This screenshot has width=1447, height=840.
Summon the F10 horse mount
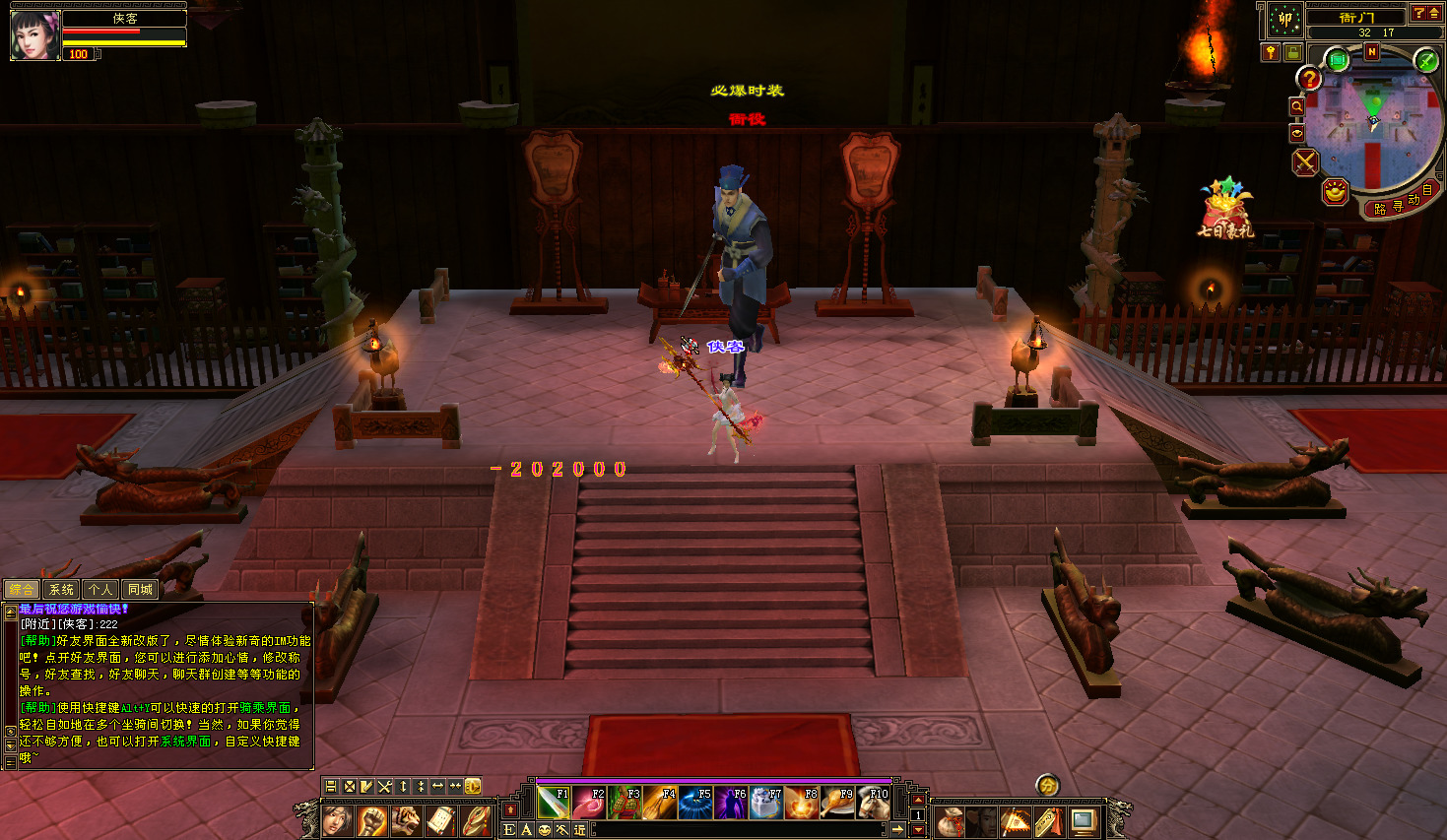tap(873, 804)
